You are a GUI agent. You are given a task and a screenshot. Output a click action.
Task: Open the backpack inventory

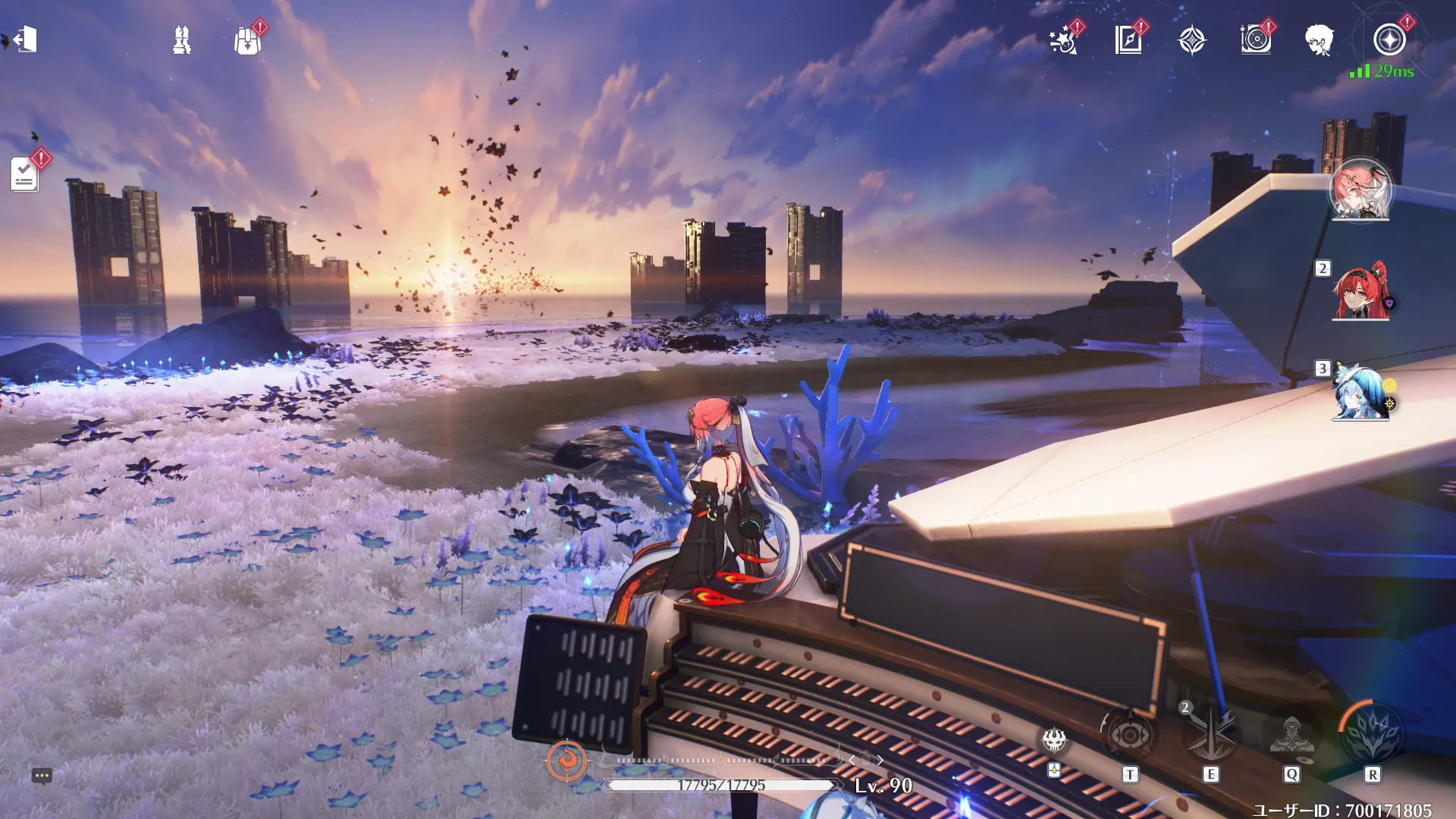click(247, 40)
